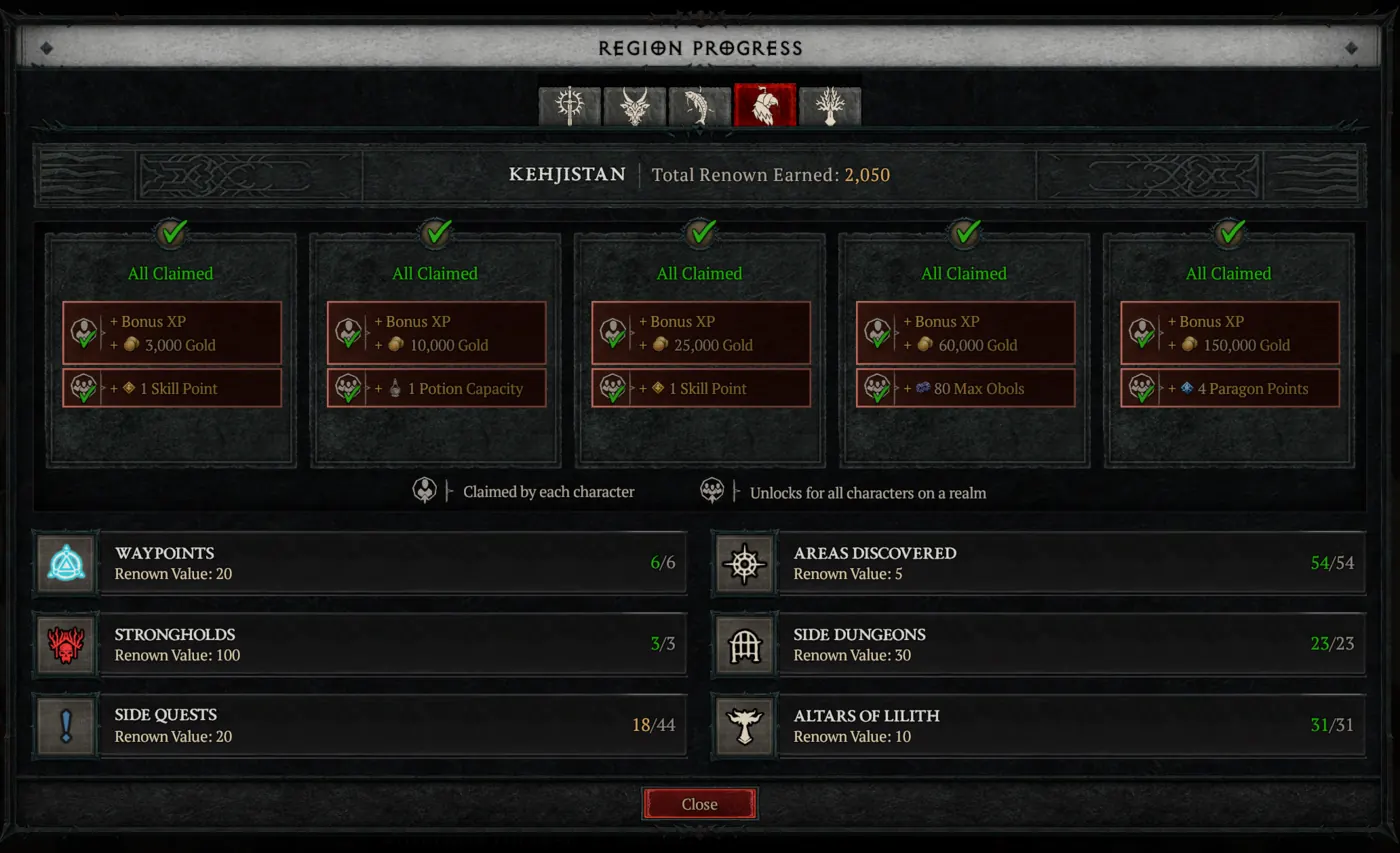The height and width of the screenshot is (853, 1400).
Task: Click the 'Unlocks for all characters' legend icon
Action: pos(712,489)
